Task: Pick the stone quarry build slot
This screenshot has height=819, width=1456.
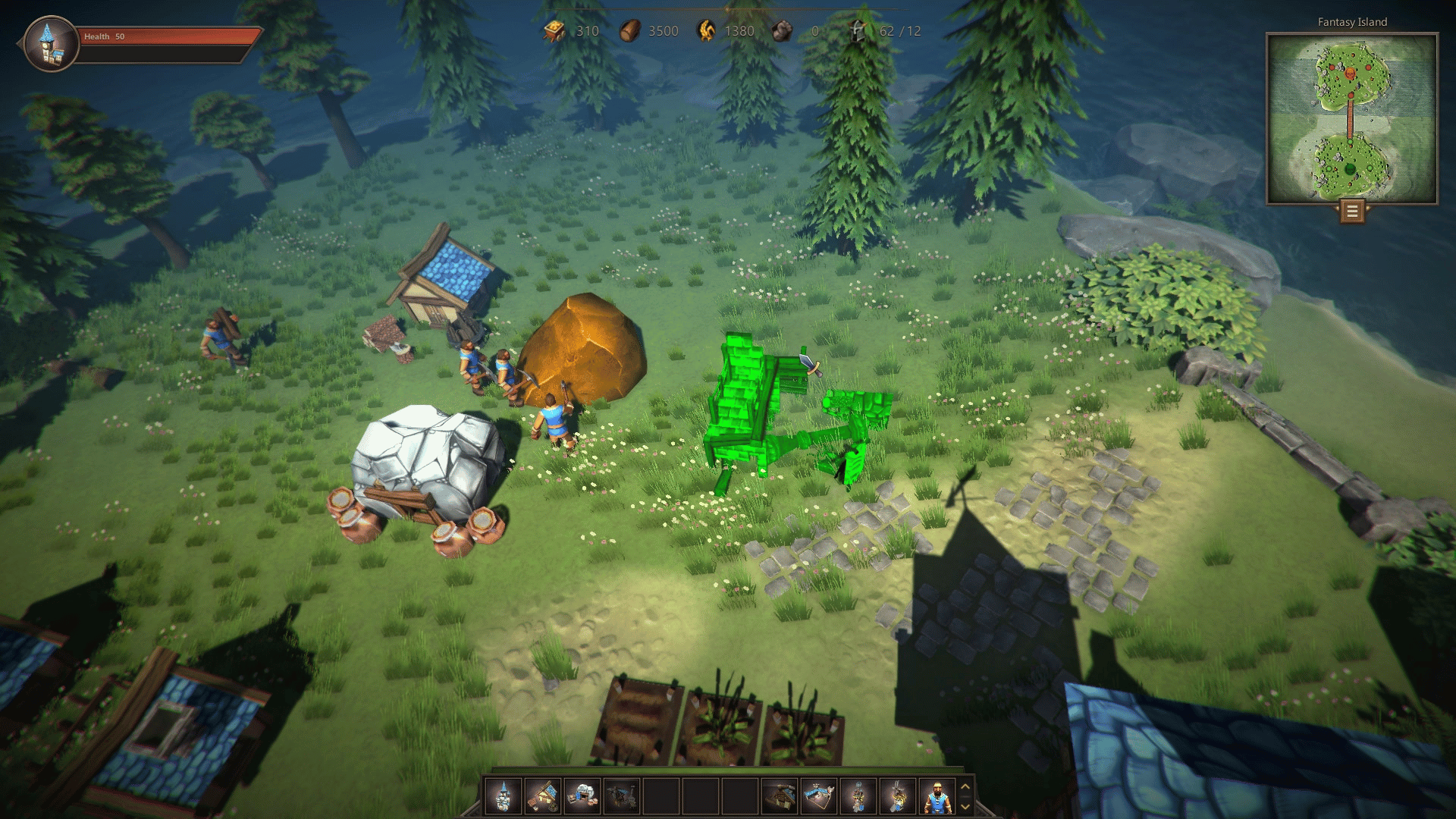Action: (x=582, y=797)
